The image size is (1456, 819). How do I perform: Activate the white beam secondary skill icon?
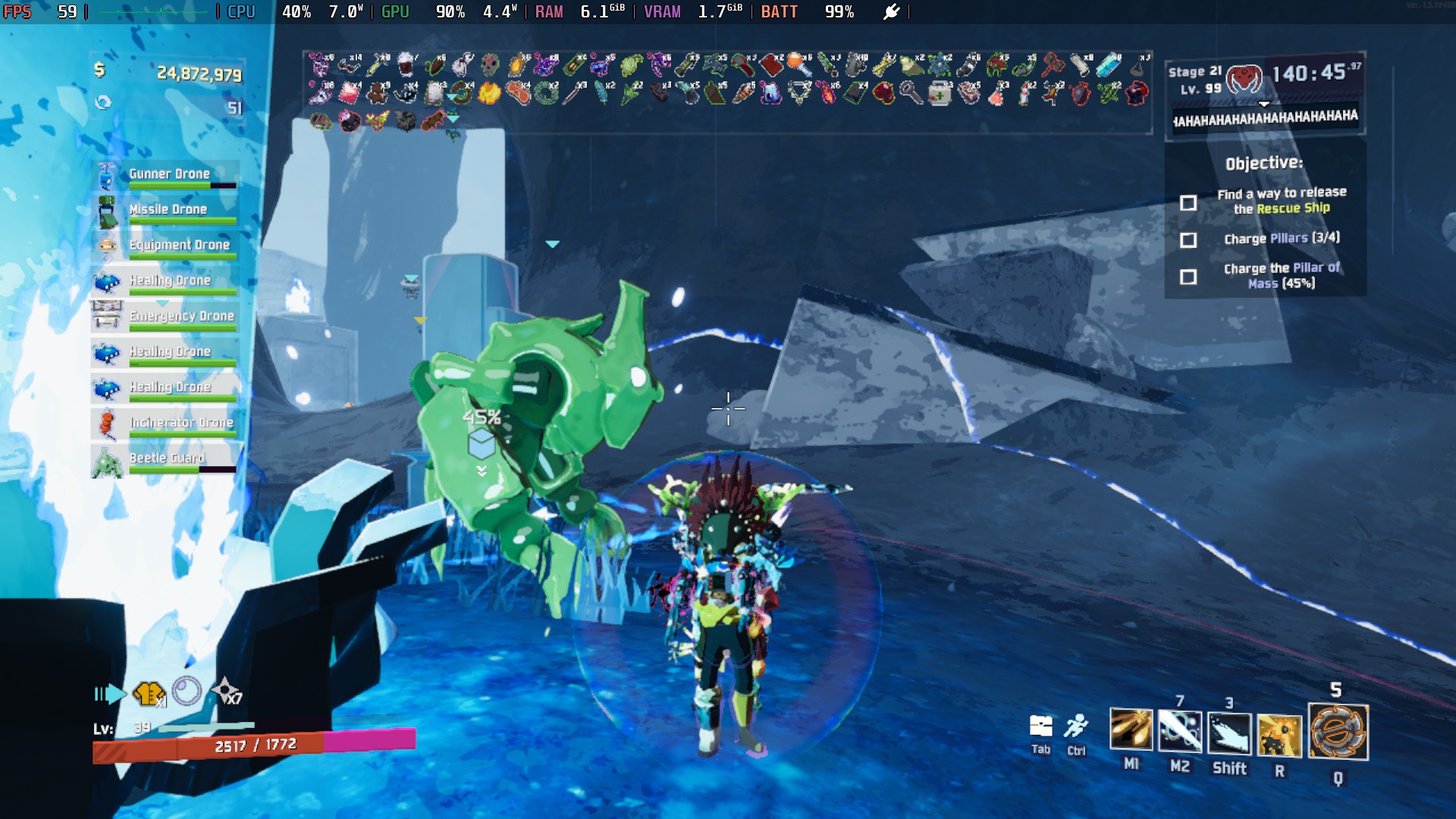(1179, 732)
